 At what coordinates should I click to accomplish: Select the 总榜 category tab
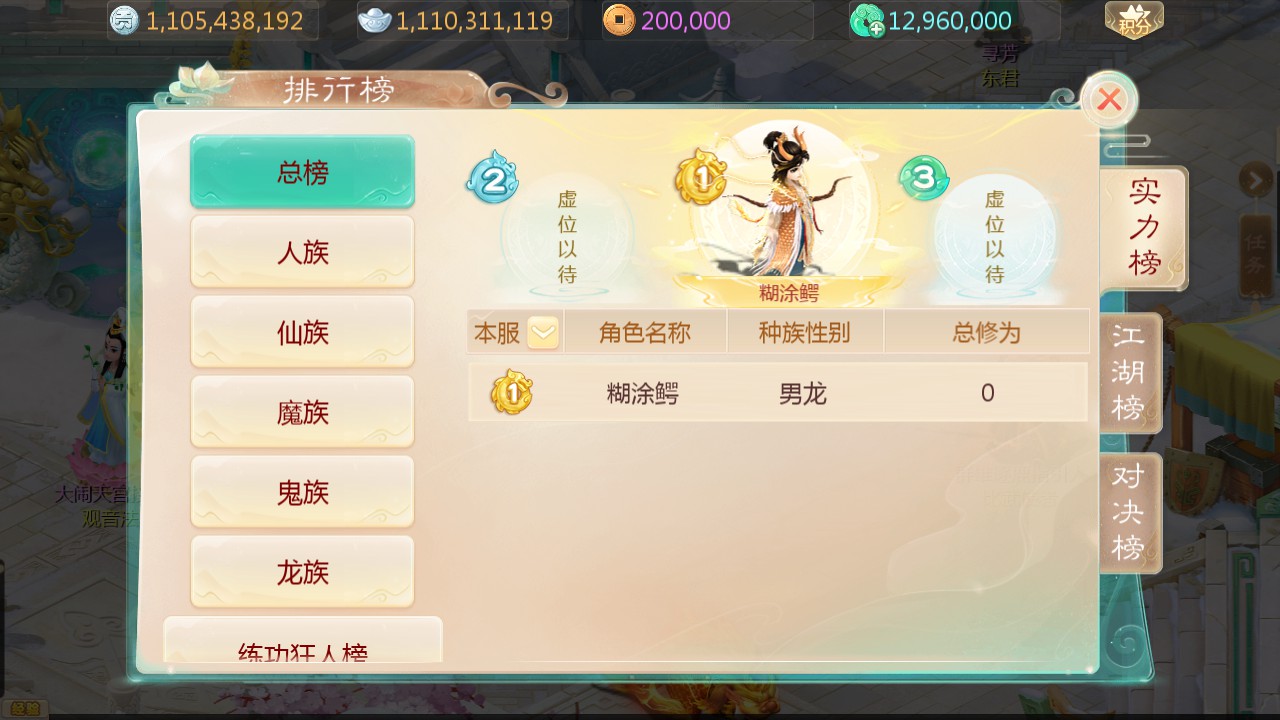pyautogui.click(x=302, y=171)
